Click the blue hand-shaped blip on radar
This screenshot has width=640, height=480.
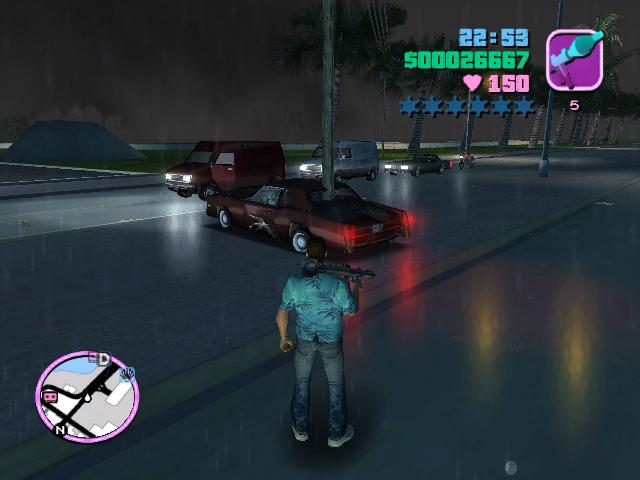tap(128, 374)
